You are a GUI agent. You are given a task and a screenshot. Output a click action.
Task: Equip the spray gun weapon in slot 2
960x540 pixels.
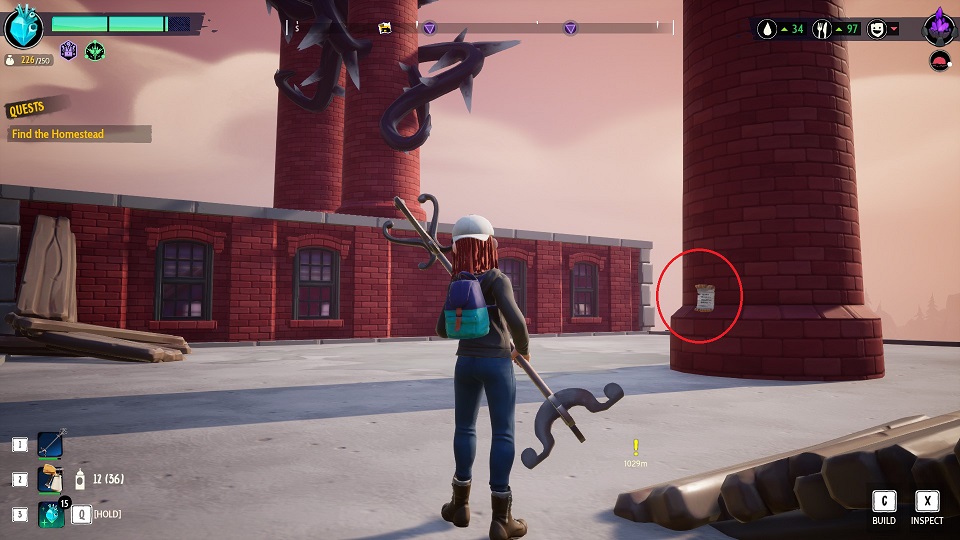coord(50,479)
